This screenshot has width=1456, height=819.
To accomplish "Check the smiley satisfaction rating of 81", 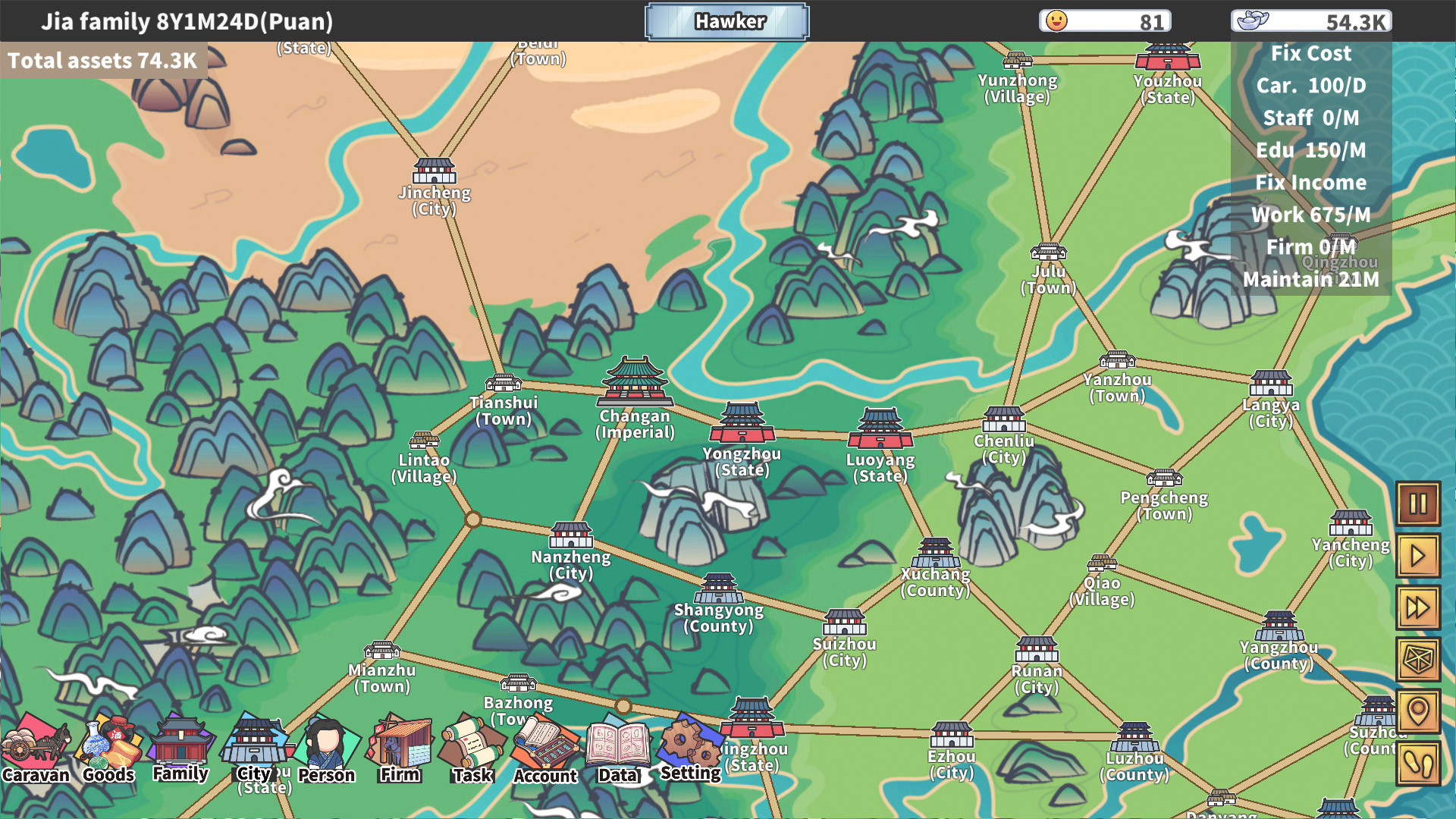I will [1105, 21].
